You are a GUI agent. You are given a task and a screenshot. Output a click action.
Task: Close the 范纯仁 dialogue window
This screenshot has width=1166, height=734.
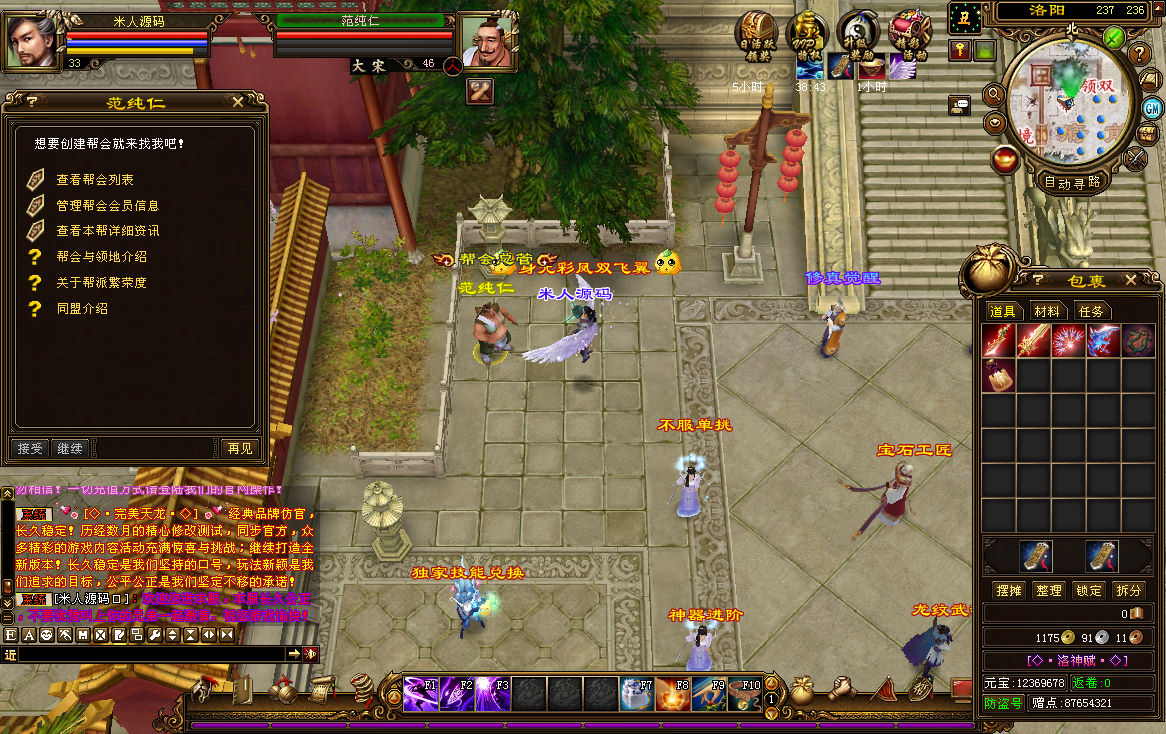pos(237,102)
